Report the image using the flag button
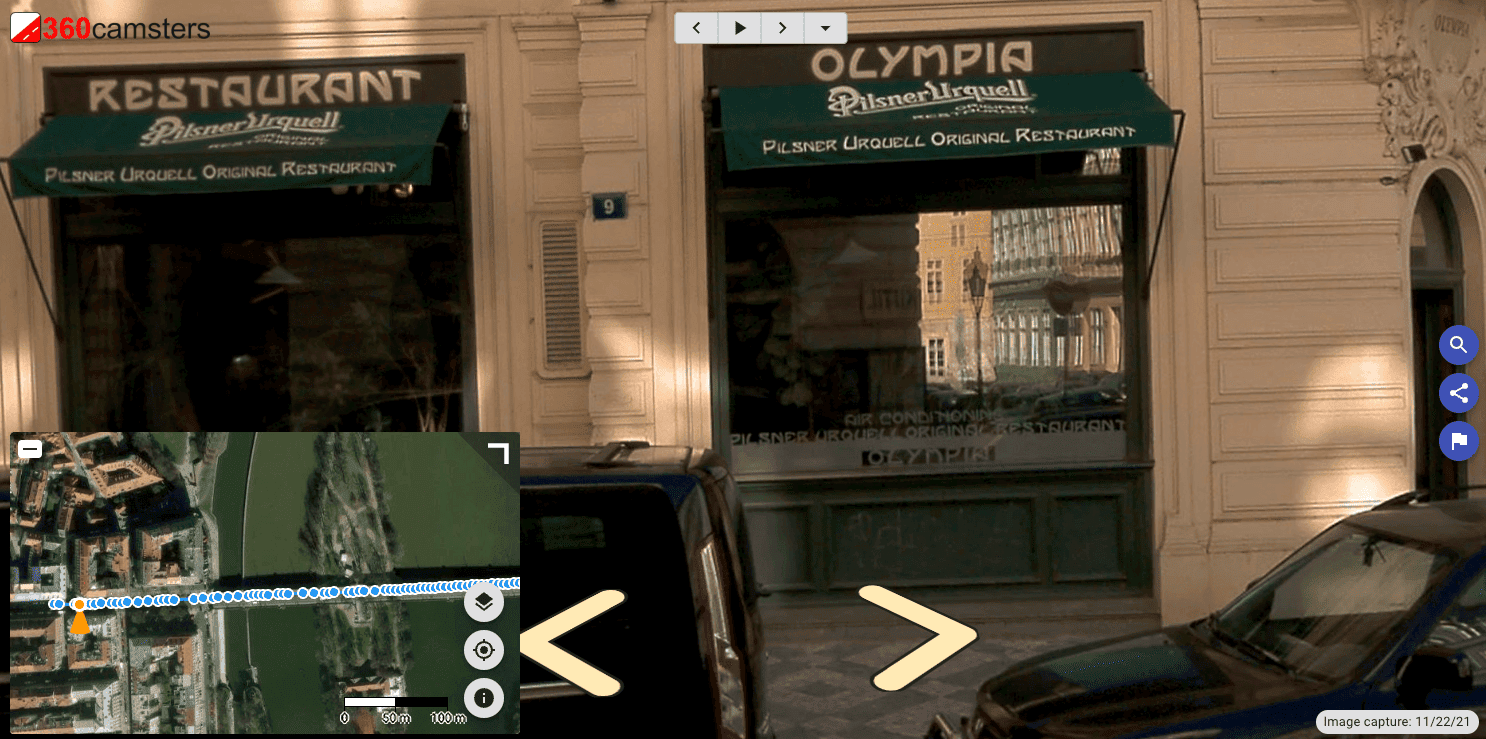This screenshot has height=739, width=1486. (1458, 441)
